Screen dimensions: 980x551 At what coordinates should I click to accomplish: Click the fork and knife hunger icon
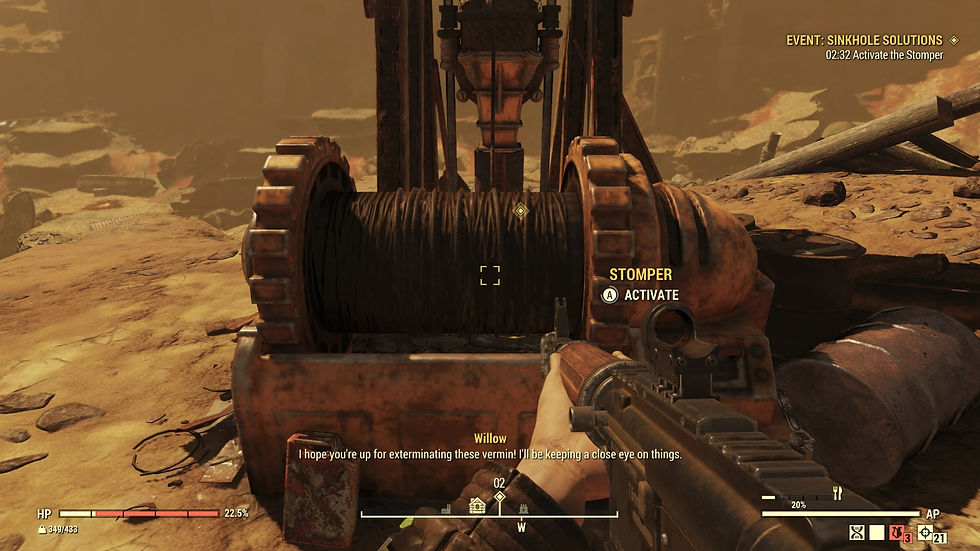(837, 493)
